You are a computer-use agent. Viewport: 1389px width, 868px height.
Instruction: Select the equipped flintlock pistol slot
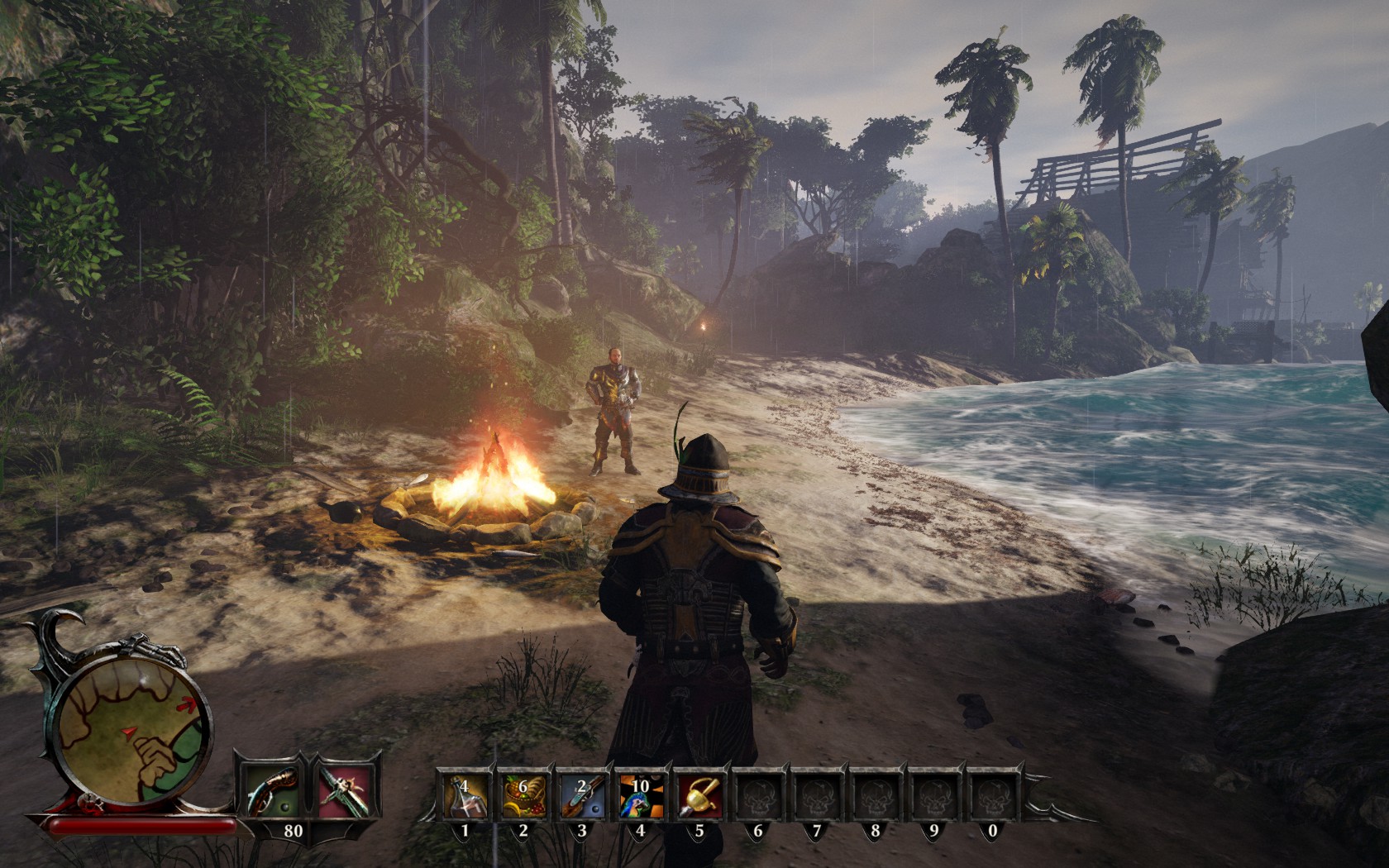(268, 785)
